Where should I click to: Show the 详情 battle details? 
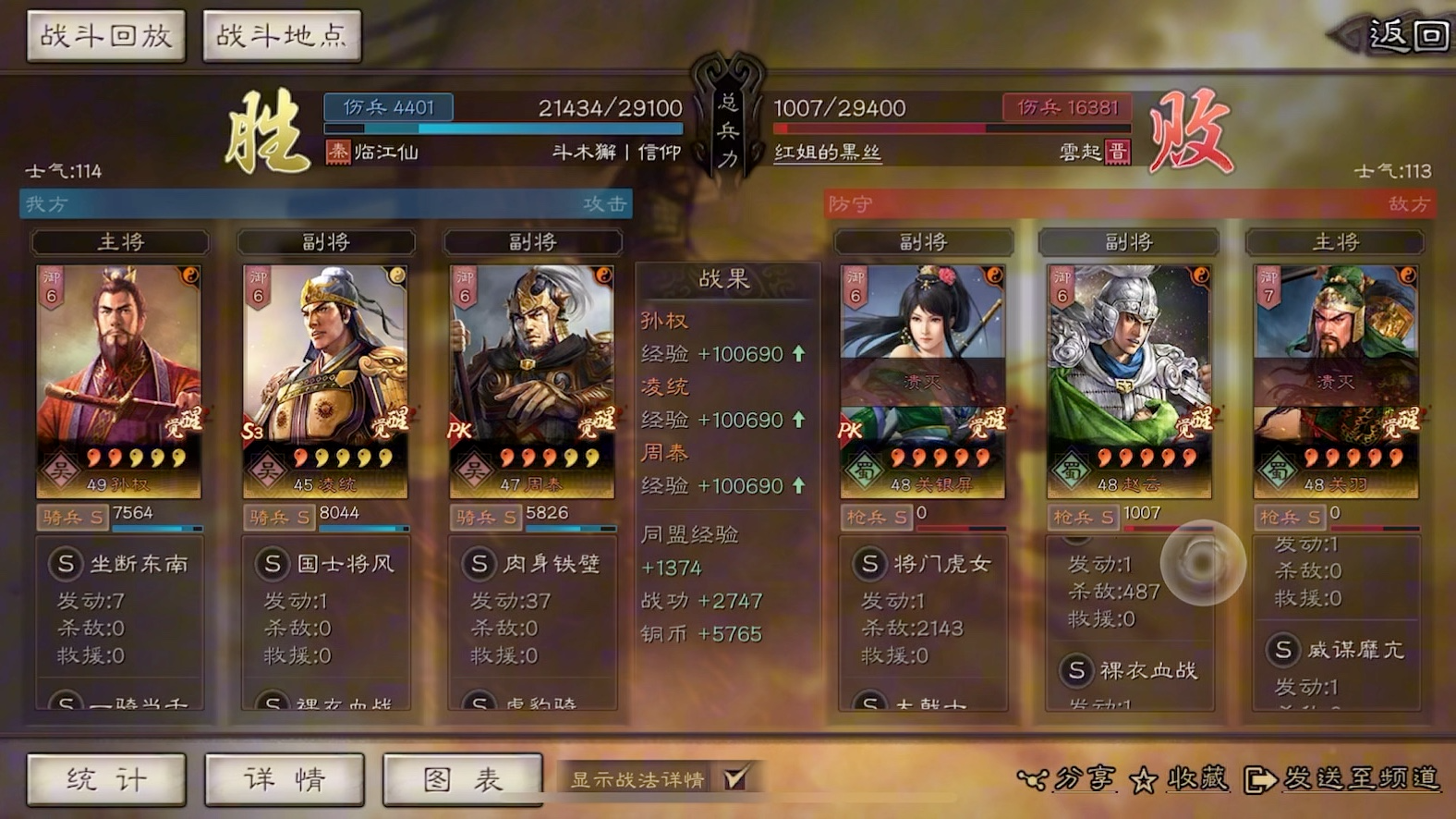coord(285,779)
